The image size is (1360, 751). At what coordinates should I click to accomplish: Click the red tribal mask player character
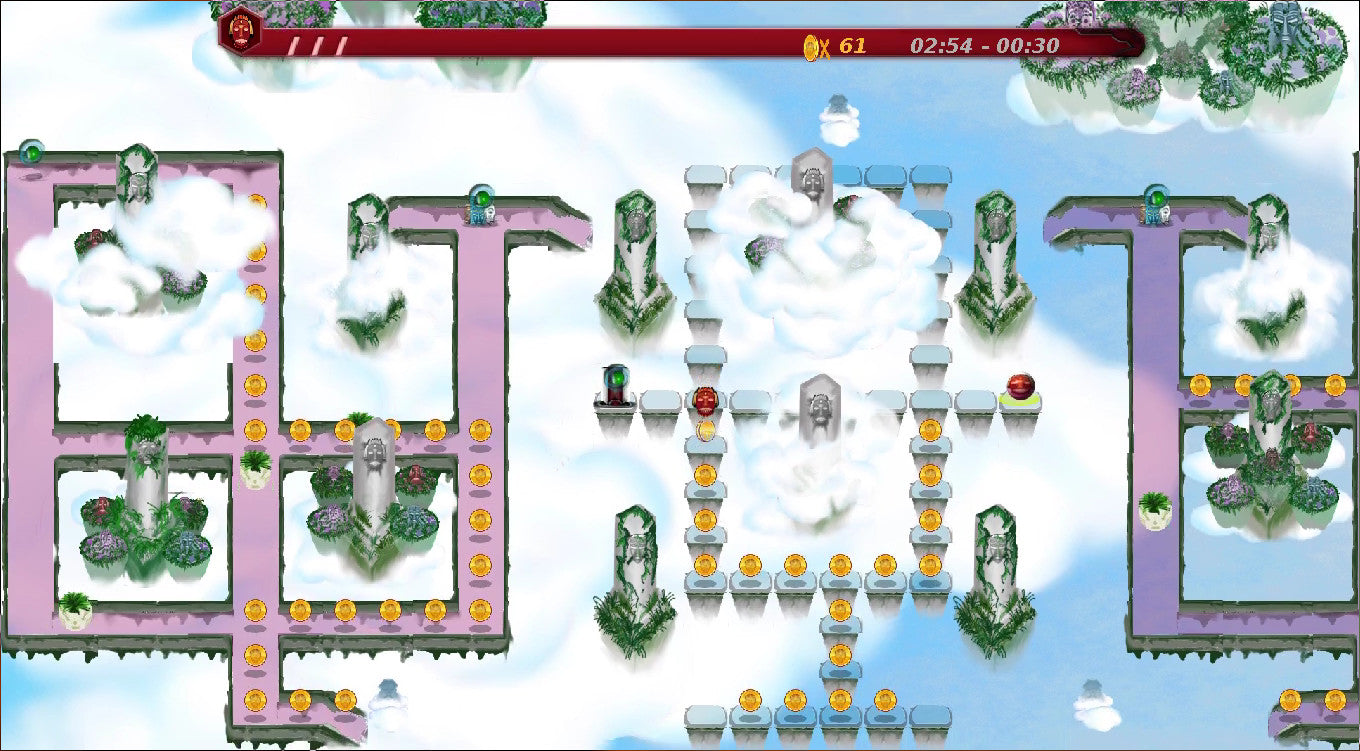[704, 400]
